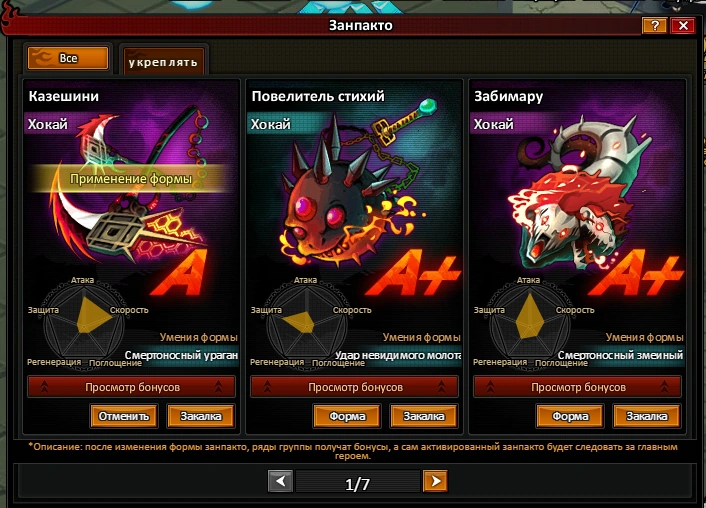Open the help question mark button

click(x=654, y=26)
